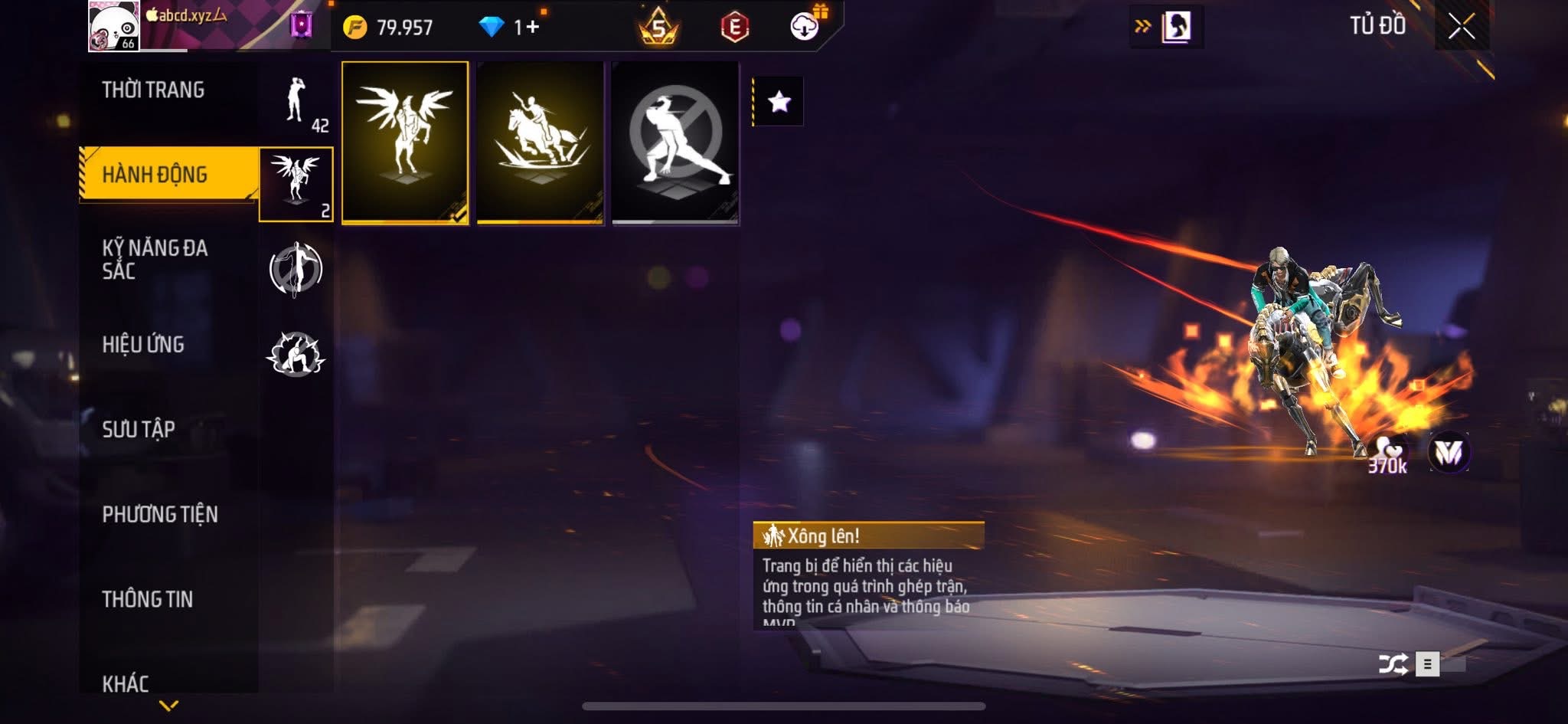
Task: Add diamonds with the plus button
Action: coord(532,28)
